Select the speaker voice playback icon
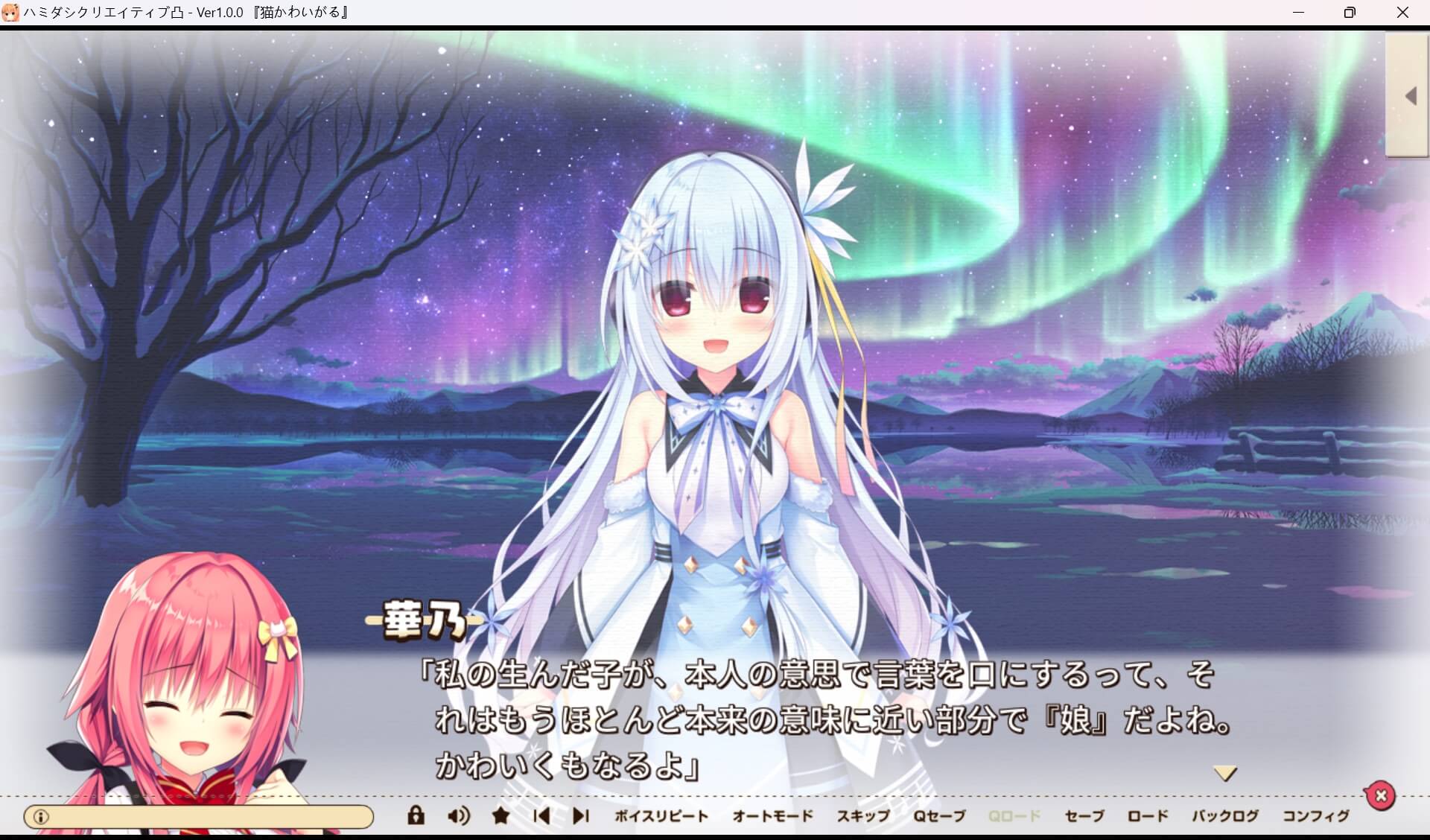The height and width of the screenshot is (840, 1430). coord(457,815)
